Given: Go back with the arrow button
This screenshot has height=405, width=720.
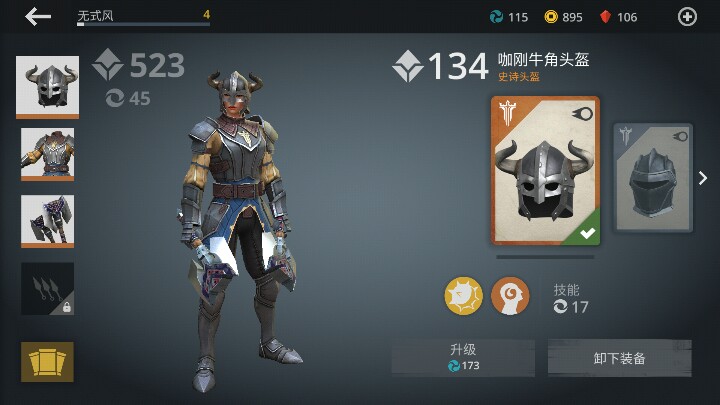Looking at the screenshot, I should (38, 16).
